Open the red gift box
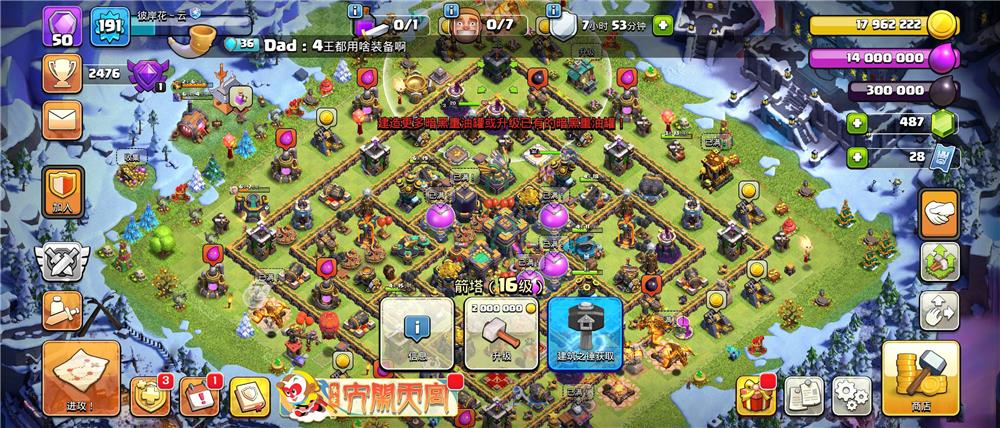Viewport: 1000px width, 428px height. tap(754, 395)
